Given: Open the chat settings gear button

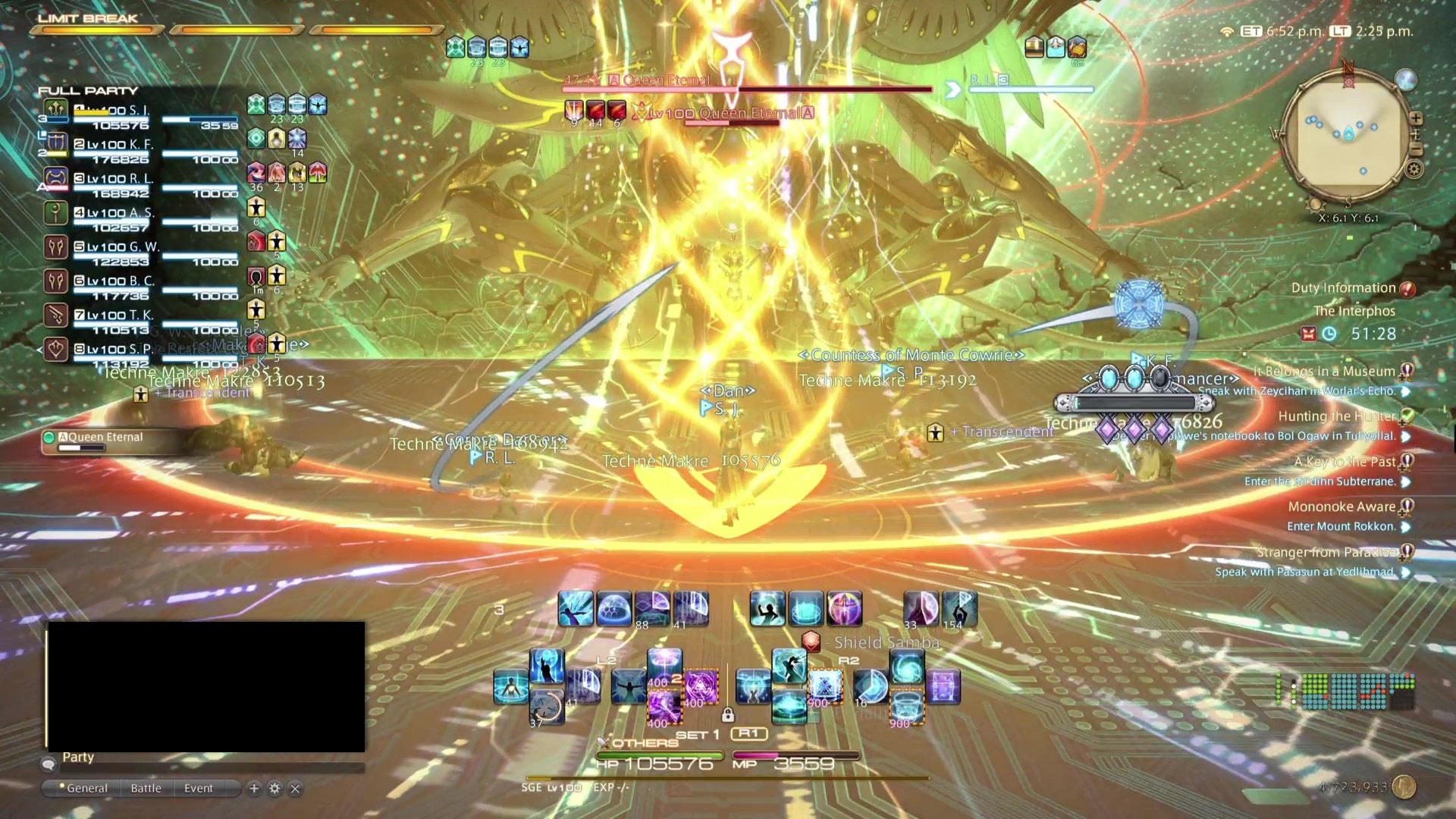Looking at the screenshot, I should 274,789.
